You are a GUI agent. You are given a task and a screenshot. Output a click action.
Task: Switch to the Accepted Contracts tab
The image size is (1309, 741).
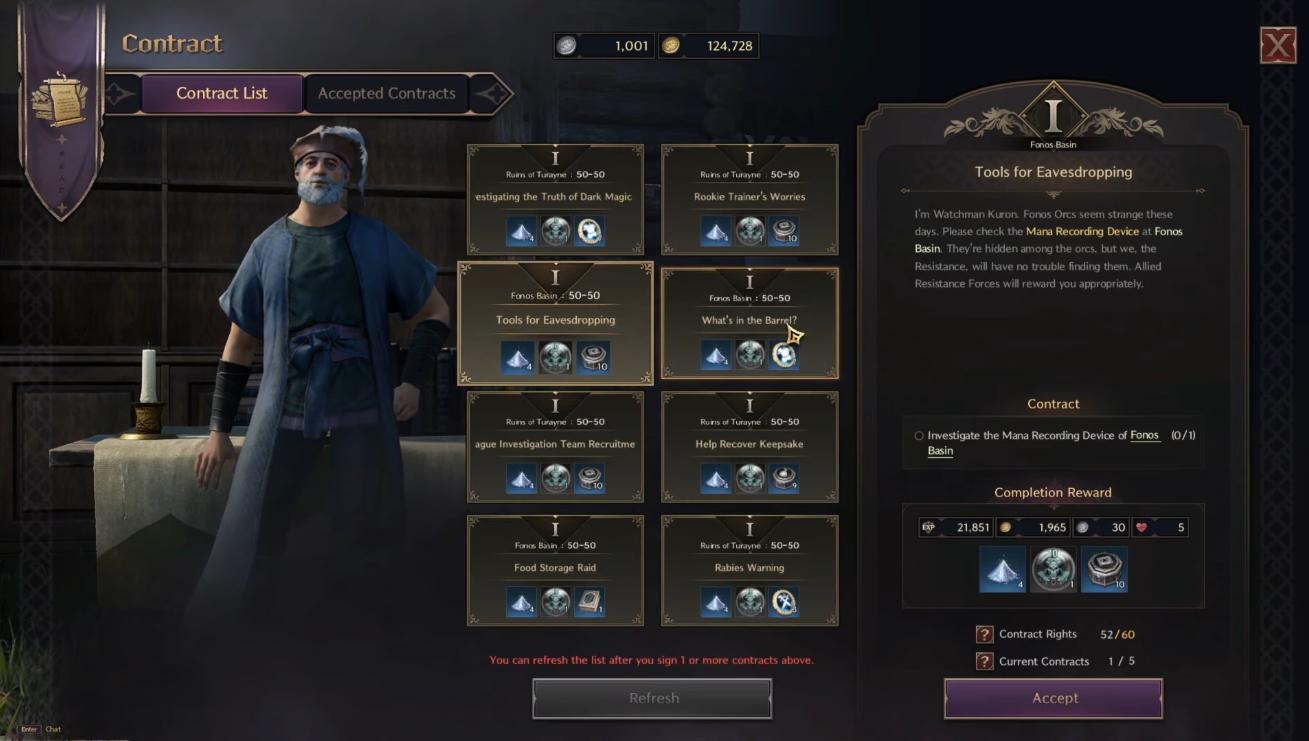tap(386, 94)
